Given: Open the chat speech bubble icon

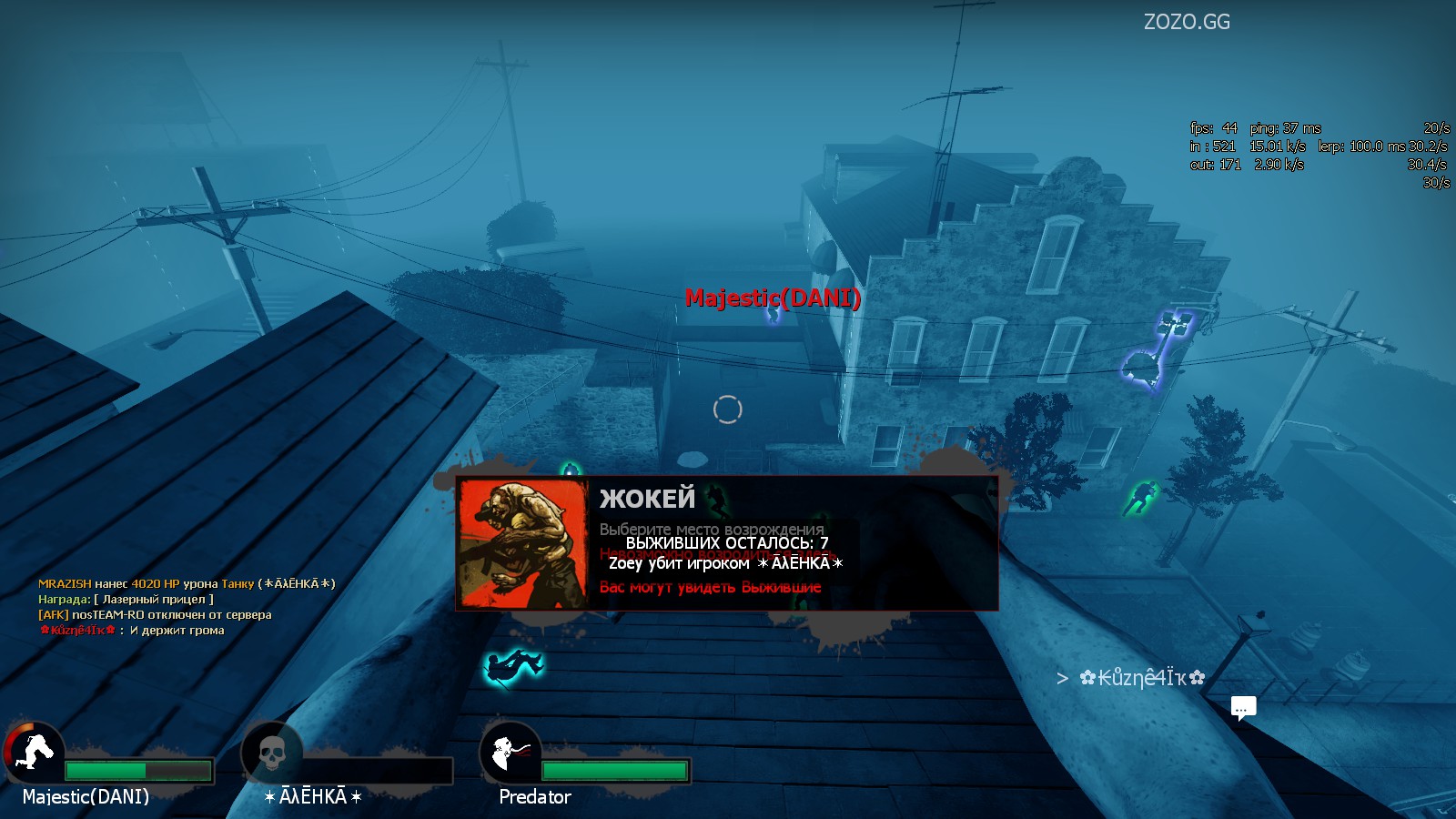Looking at the screenshot, I should 1243,707.
